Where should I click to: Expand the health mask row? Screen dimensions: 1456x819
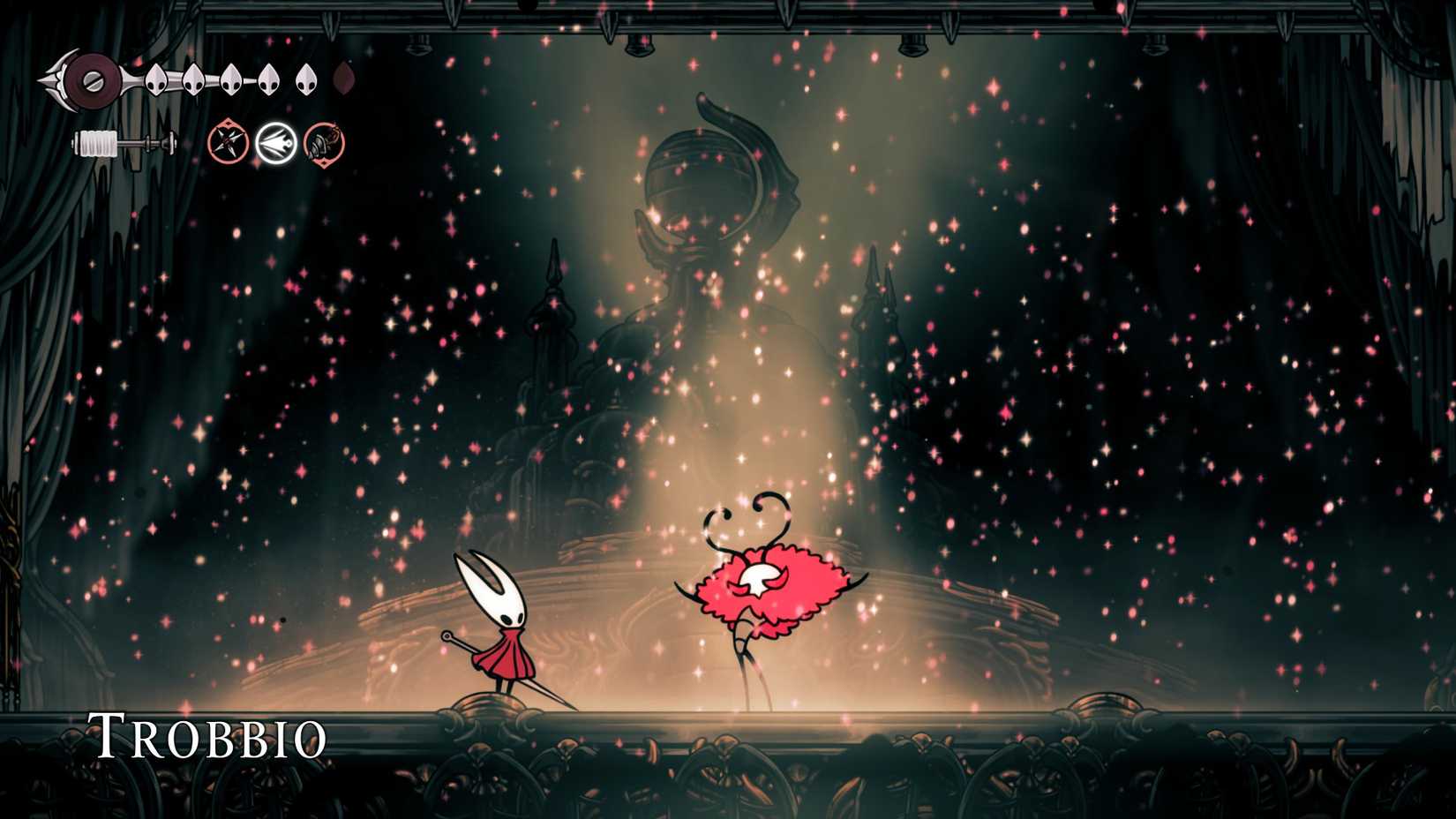(x=247, y=78)
